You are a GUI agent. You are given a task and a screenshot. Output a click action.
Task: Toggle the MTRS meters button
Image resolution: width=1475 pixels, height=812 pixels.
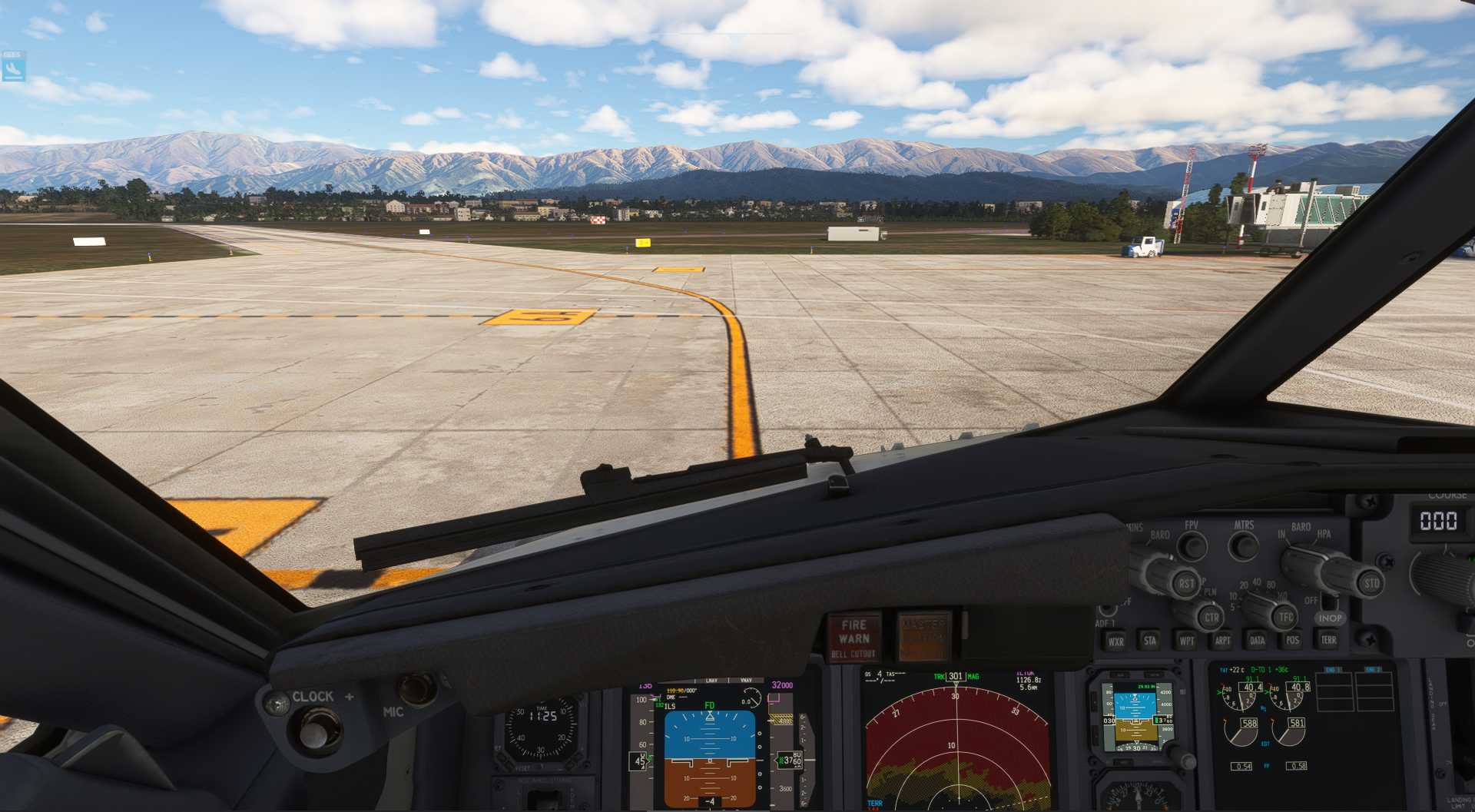point(1243,545)
